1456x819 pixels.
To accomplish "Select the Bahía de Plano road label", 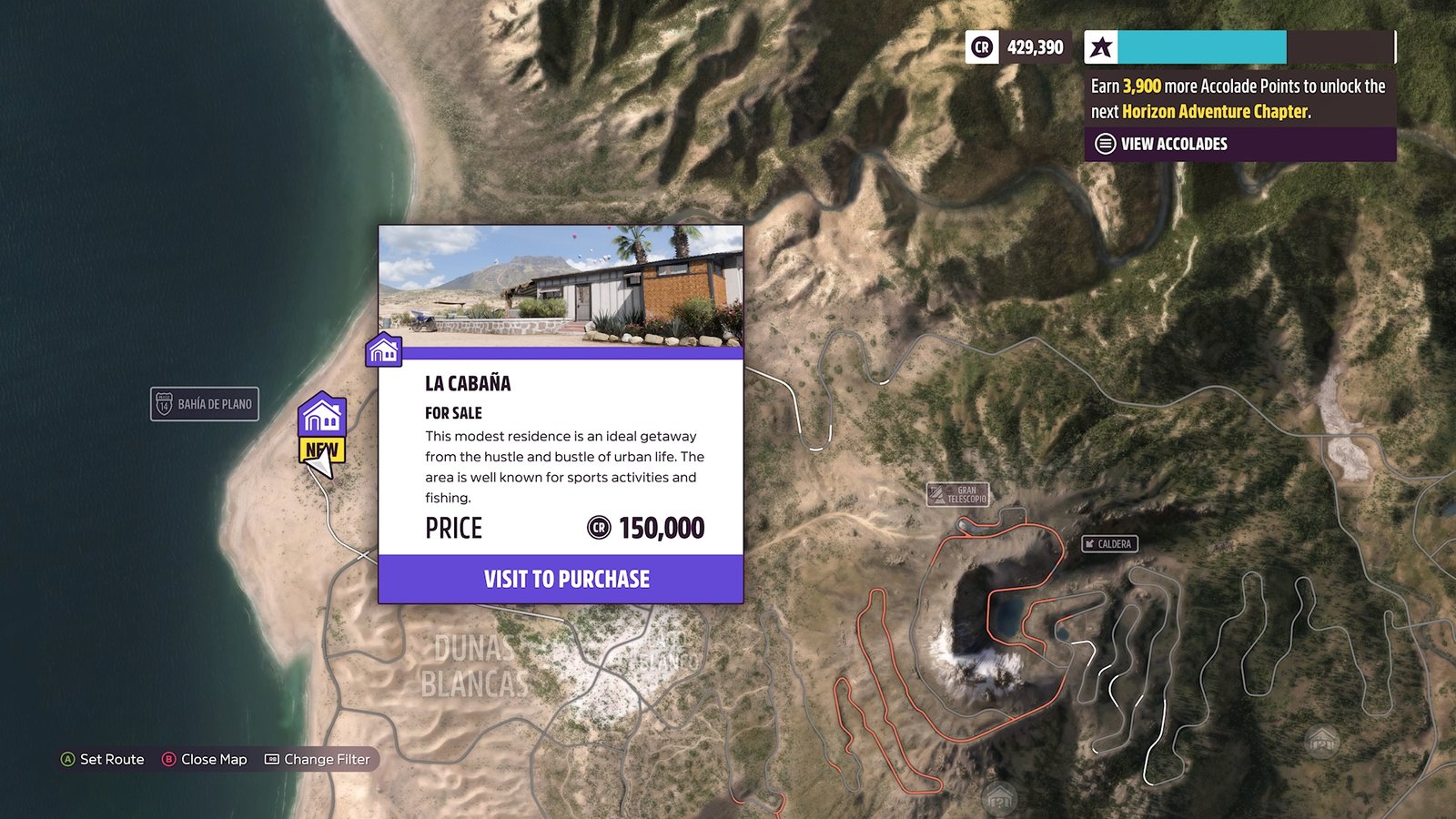I will coord(205,404).
